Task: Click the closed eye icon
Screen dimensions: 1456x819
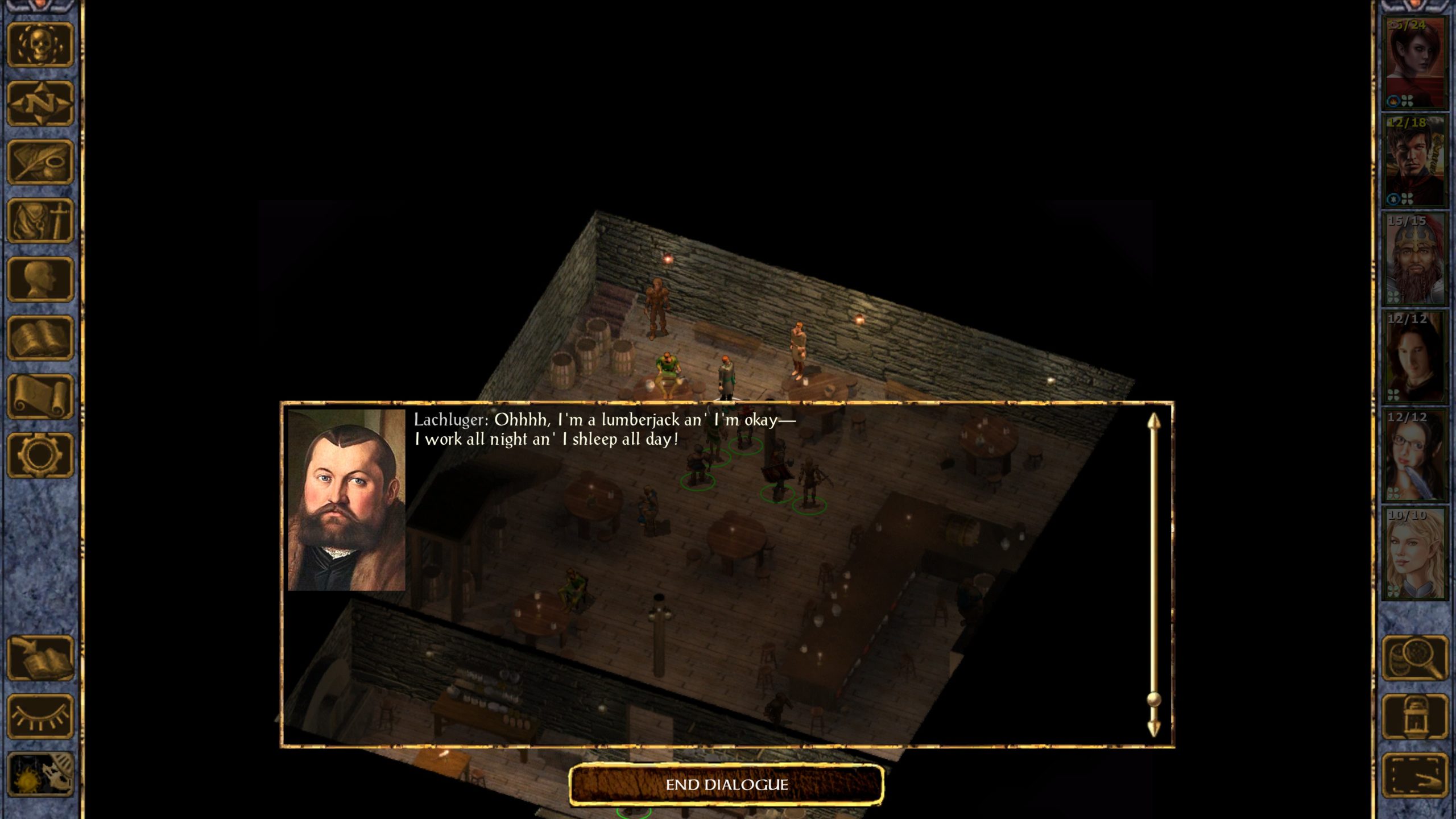Action: (40, 717)
